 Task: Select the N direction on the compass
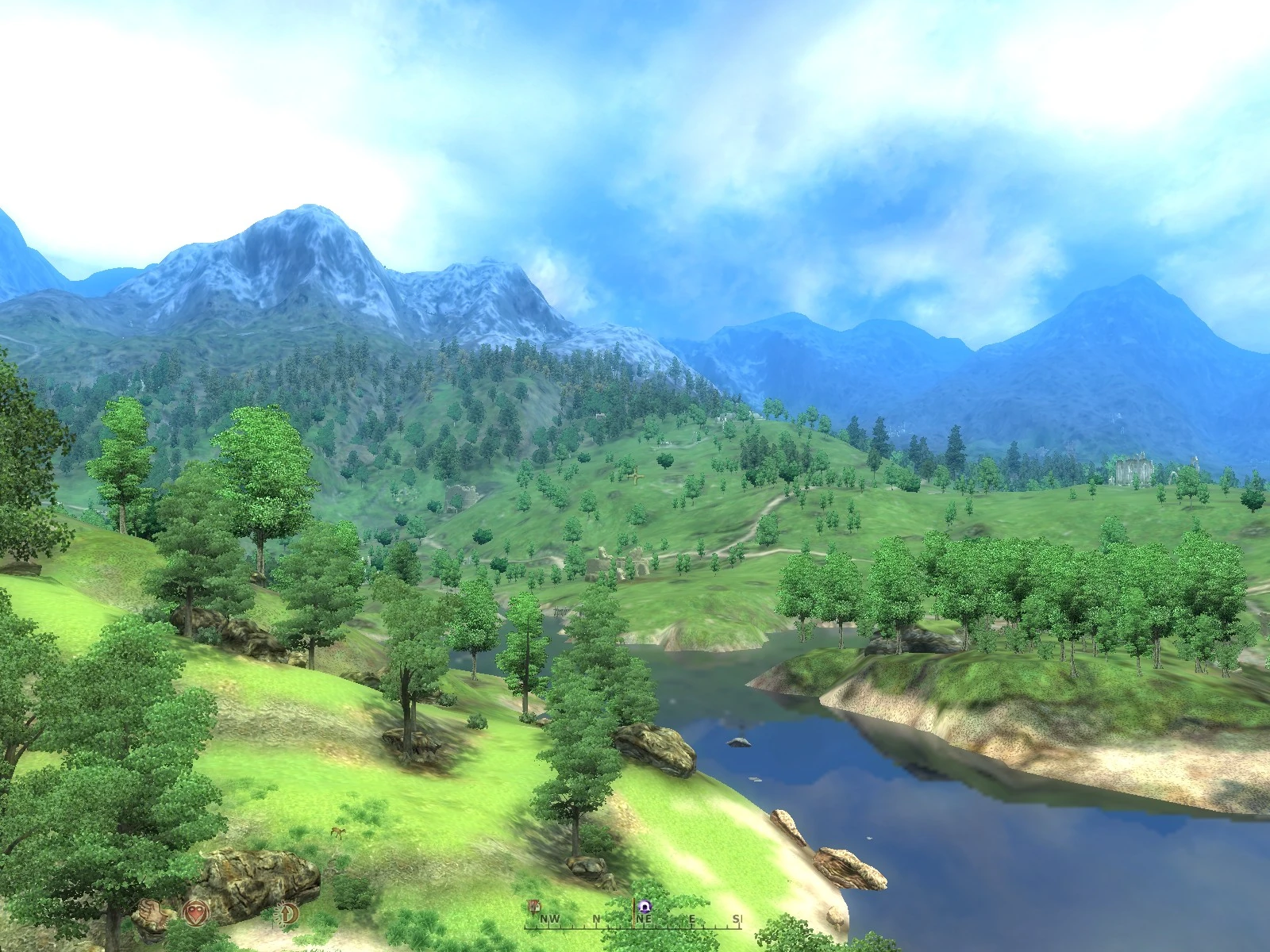click(597, 919)
